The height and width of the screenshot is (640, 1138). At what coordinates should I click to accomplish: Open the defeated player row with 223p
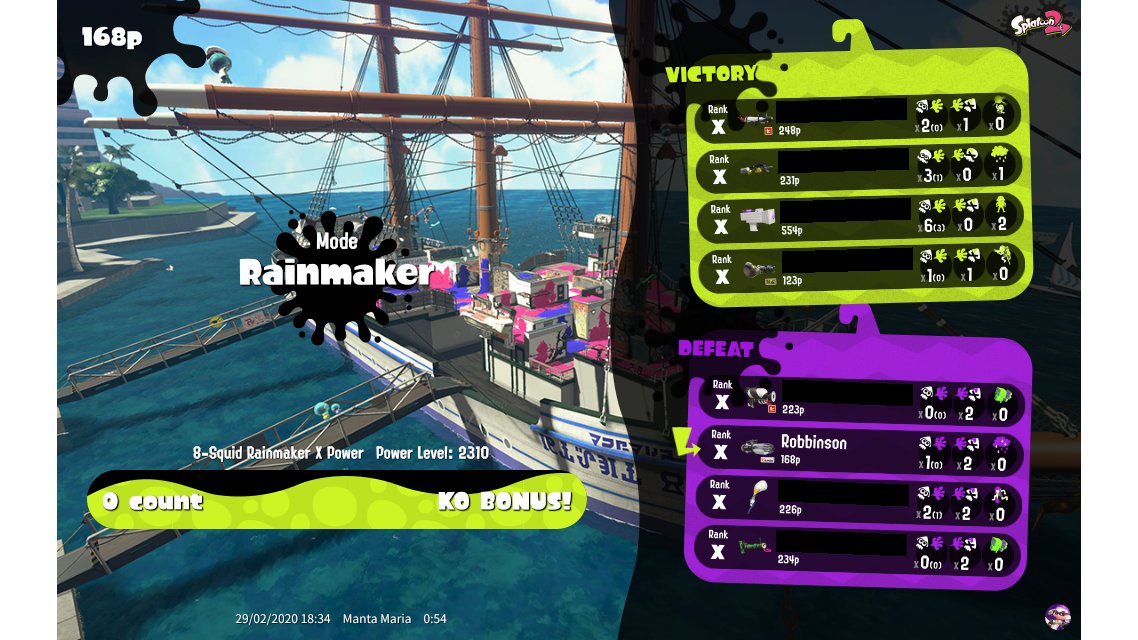point(860,400)
